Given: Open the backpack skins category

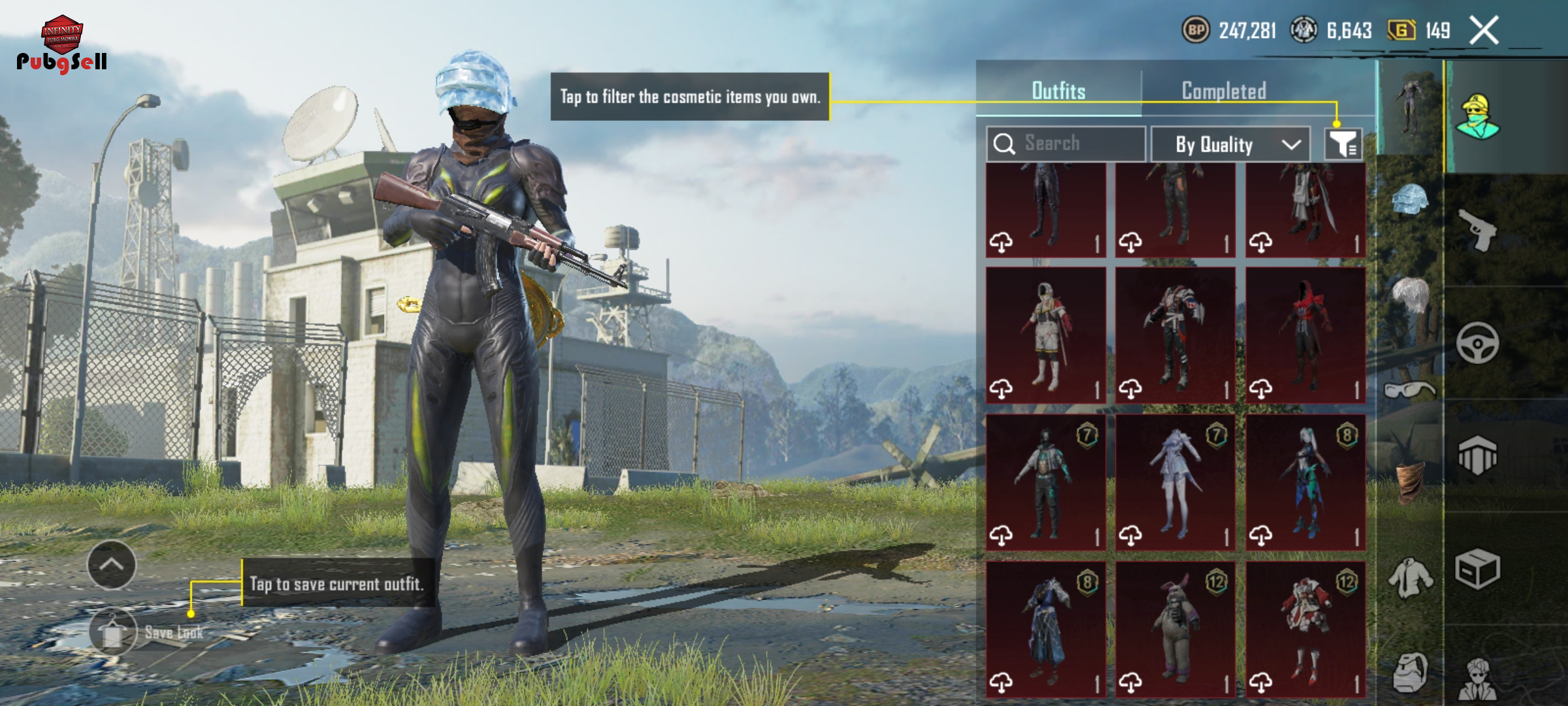Looking at the screenshot, I should coord(1410,672).
